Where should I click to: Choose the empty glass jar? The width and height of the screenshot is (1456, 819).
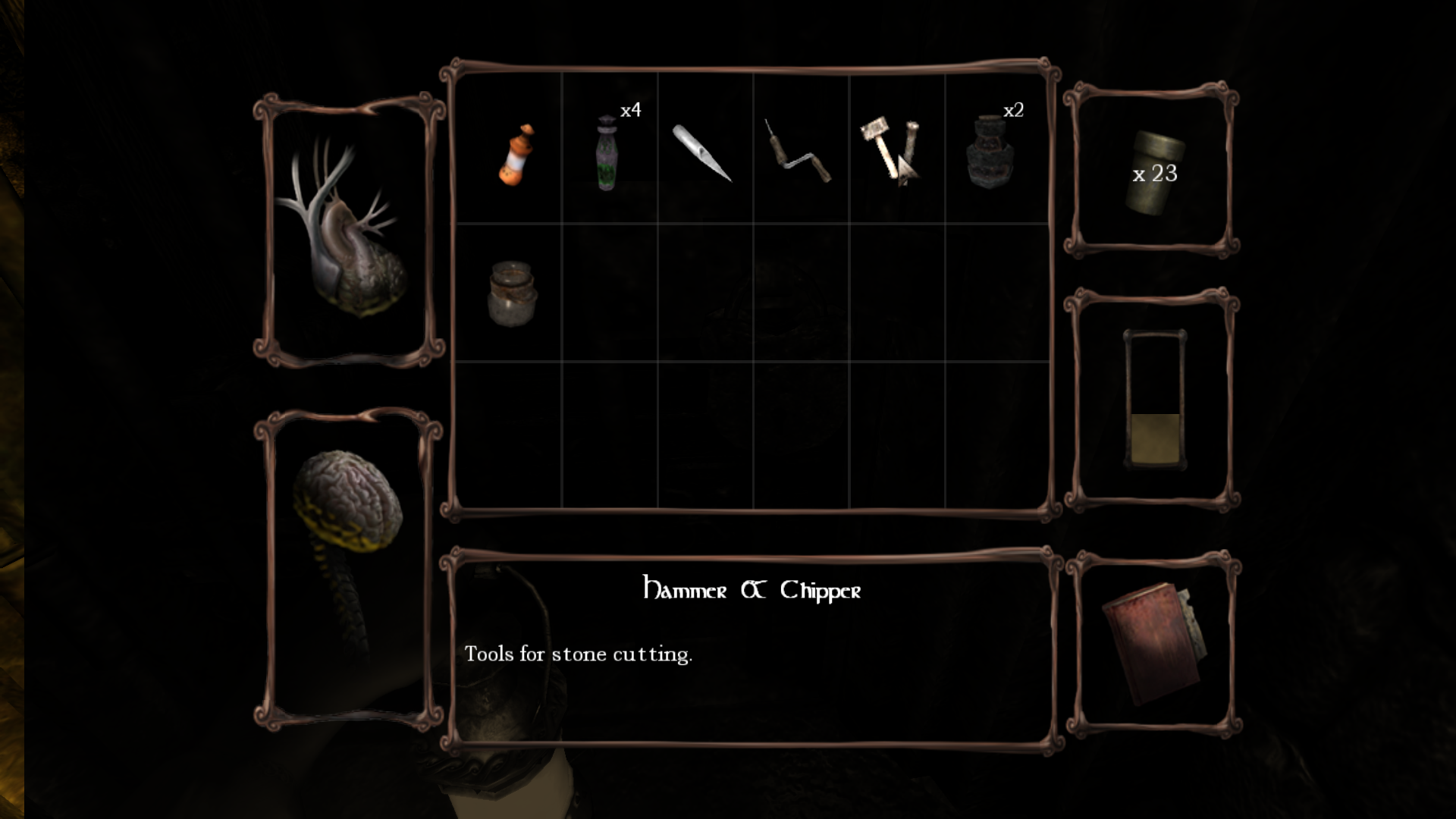tap(512, 293)
